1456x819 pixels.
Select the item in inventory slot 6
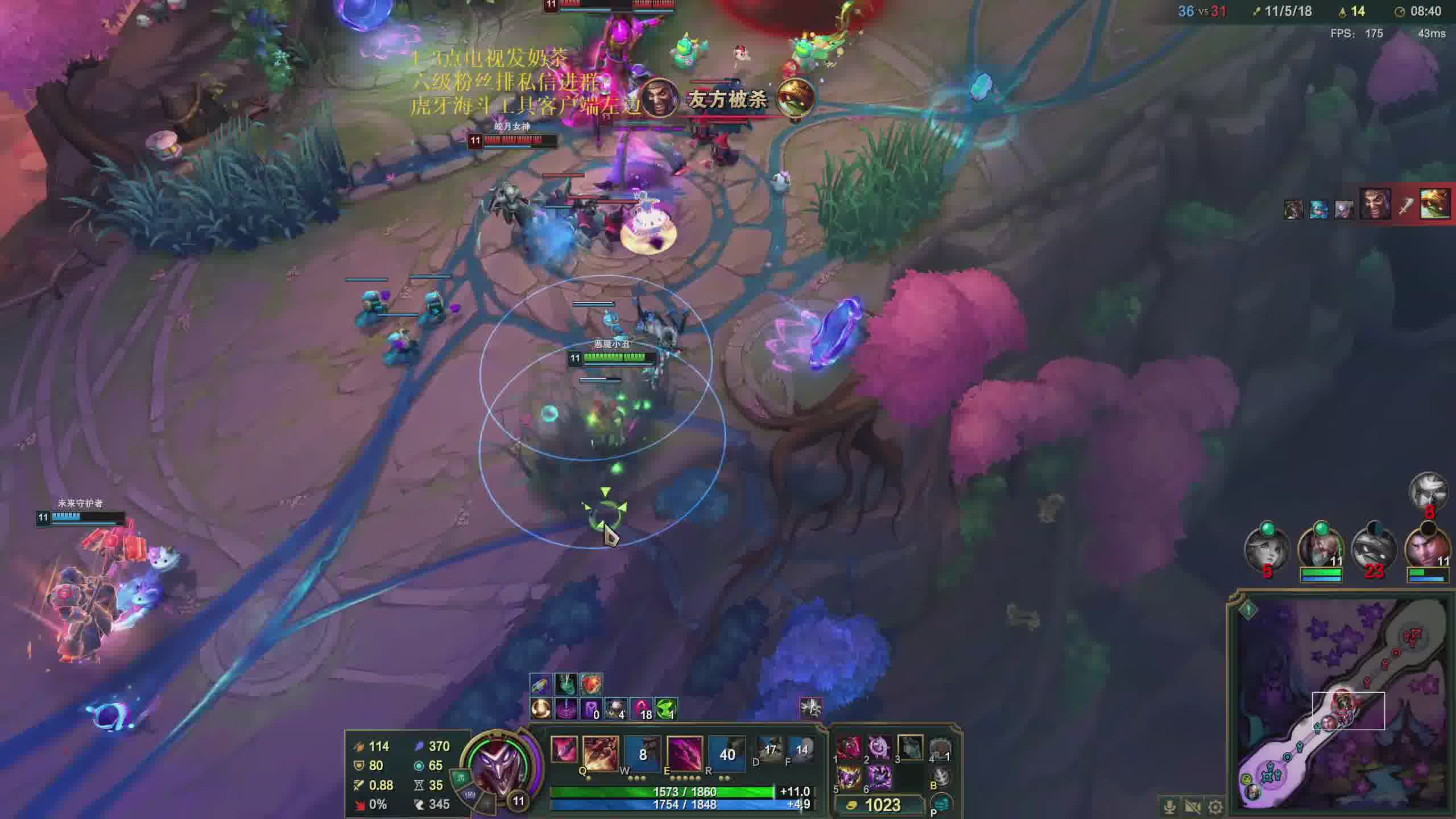point(879,777)
